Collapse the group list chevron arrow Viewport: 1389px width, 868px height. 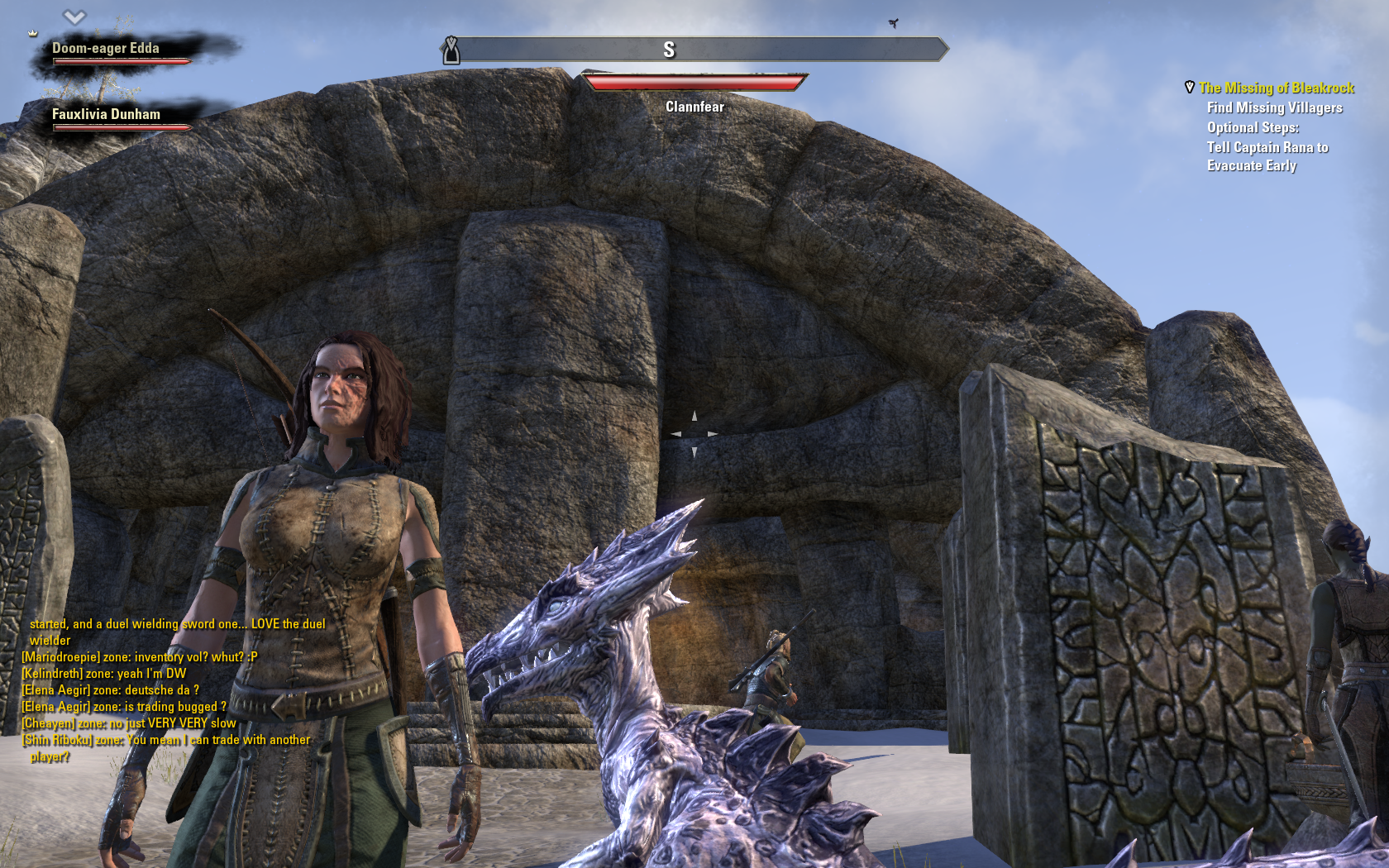click(74, 17)
